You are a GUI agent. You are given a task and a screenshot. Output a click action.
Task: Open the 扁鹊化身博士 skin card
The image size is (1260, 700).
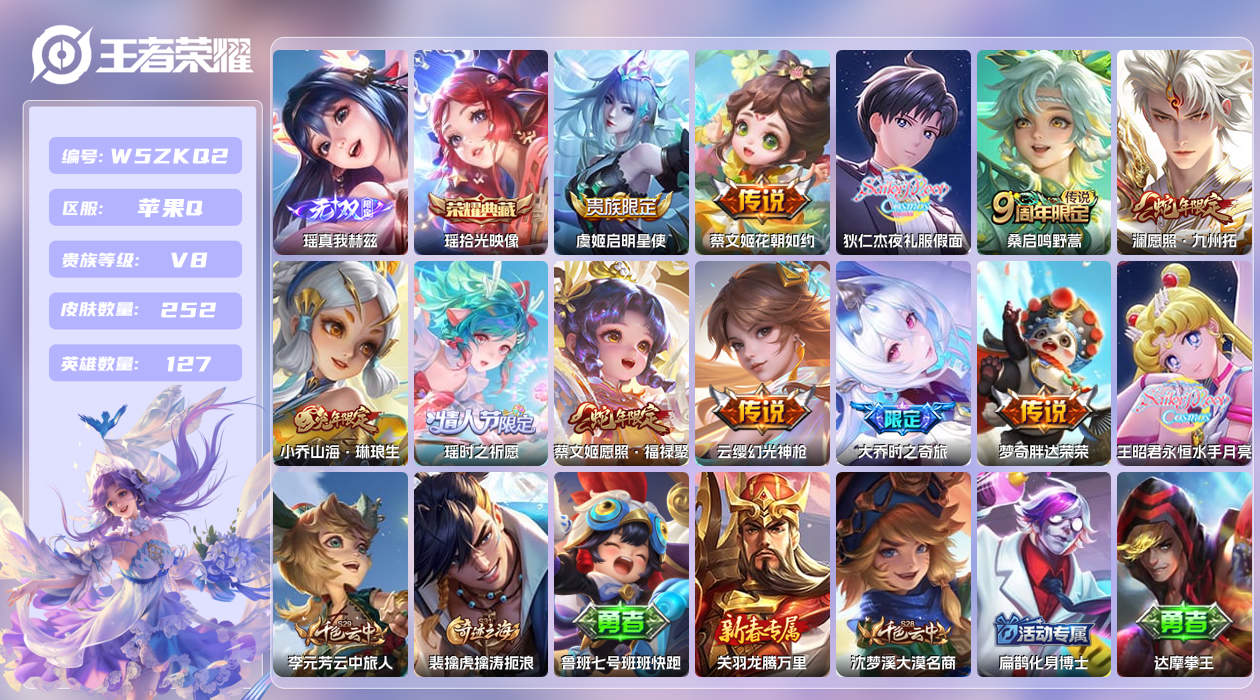(x=1043, y=574)
